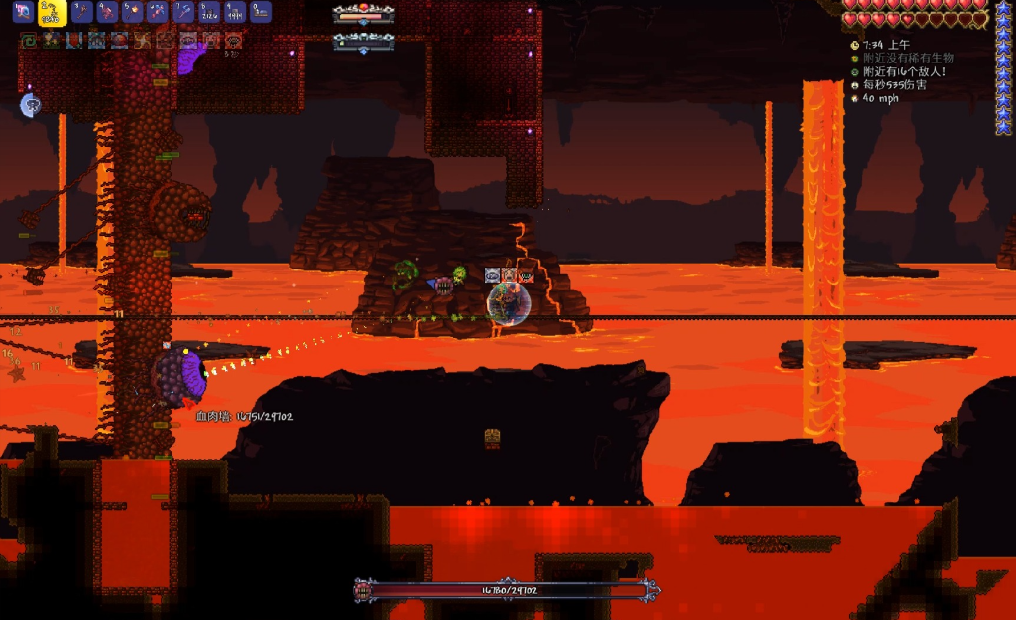
Task: Choose the item stack in hotbar slot 9
Action: pos(234,12)
